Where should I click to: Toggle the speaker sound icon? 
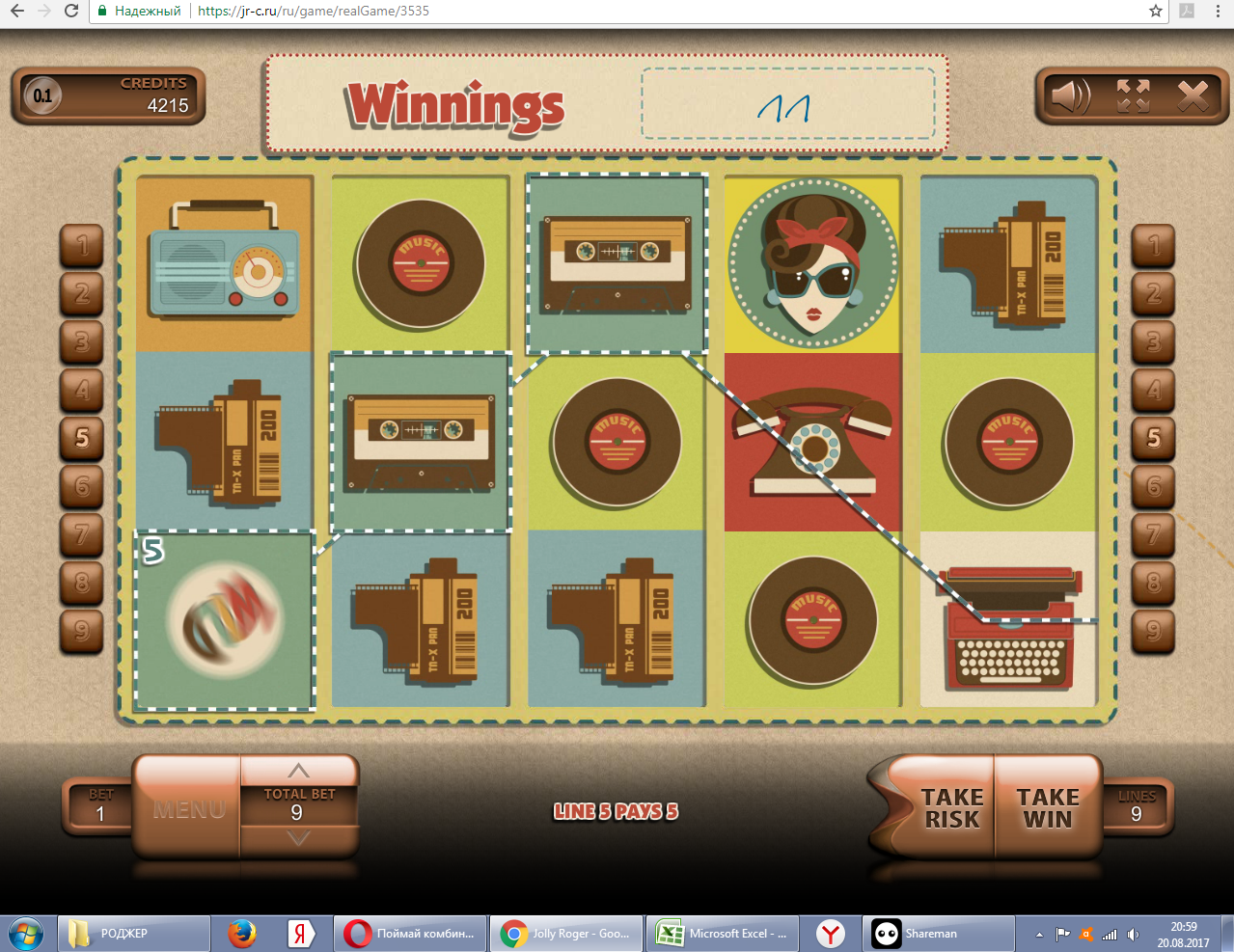point(1070,95)
